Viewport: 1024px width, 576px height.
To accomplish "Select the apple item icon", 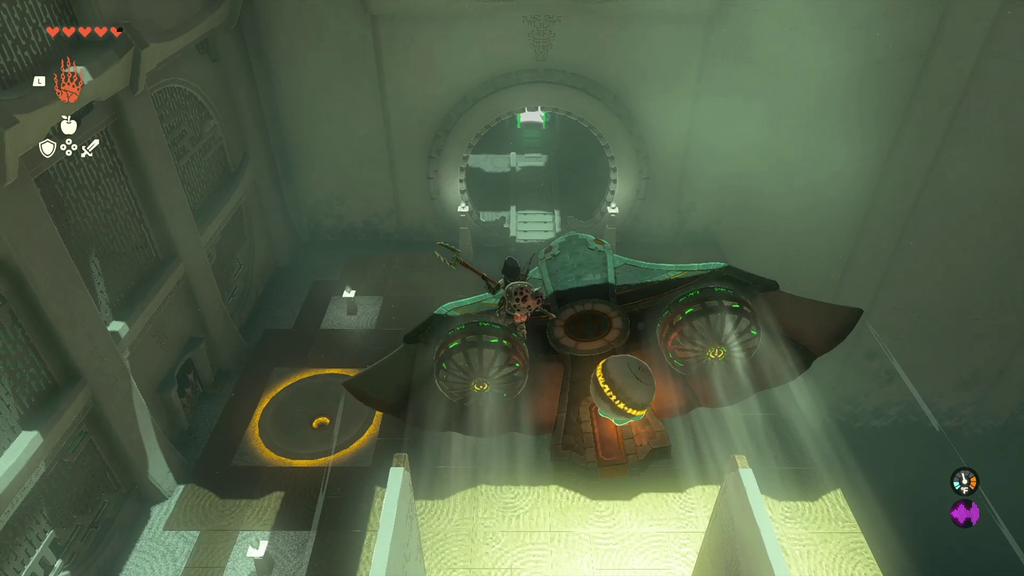I will (68, 125).
